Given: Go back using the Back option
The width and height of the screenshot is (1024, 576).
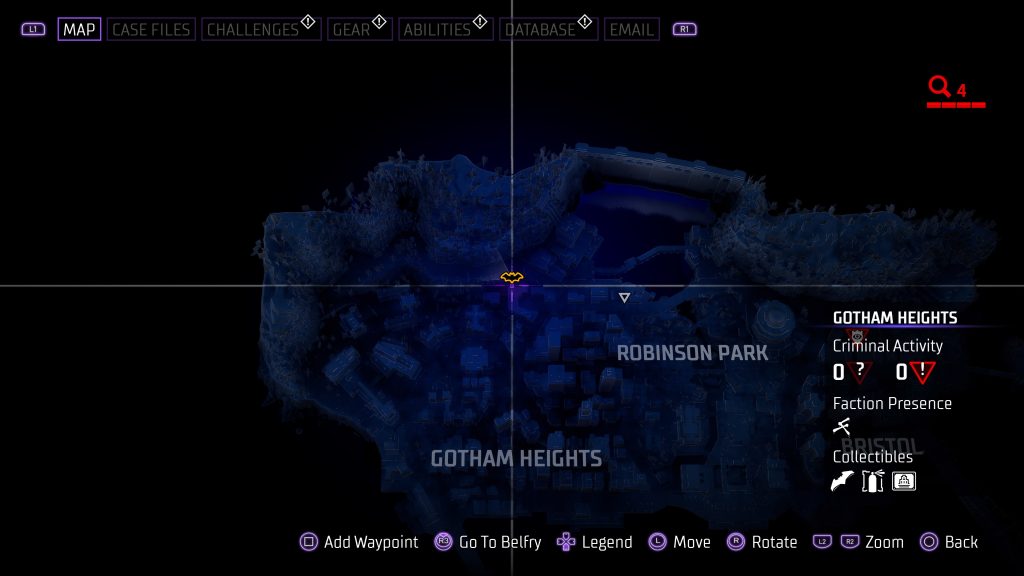Looking at the screenshot, I should click(x=948, y=542).
